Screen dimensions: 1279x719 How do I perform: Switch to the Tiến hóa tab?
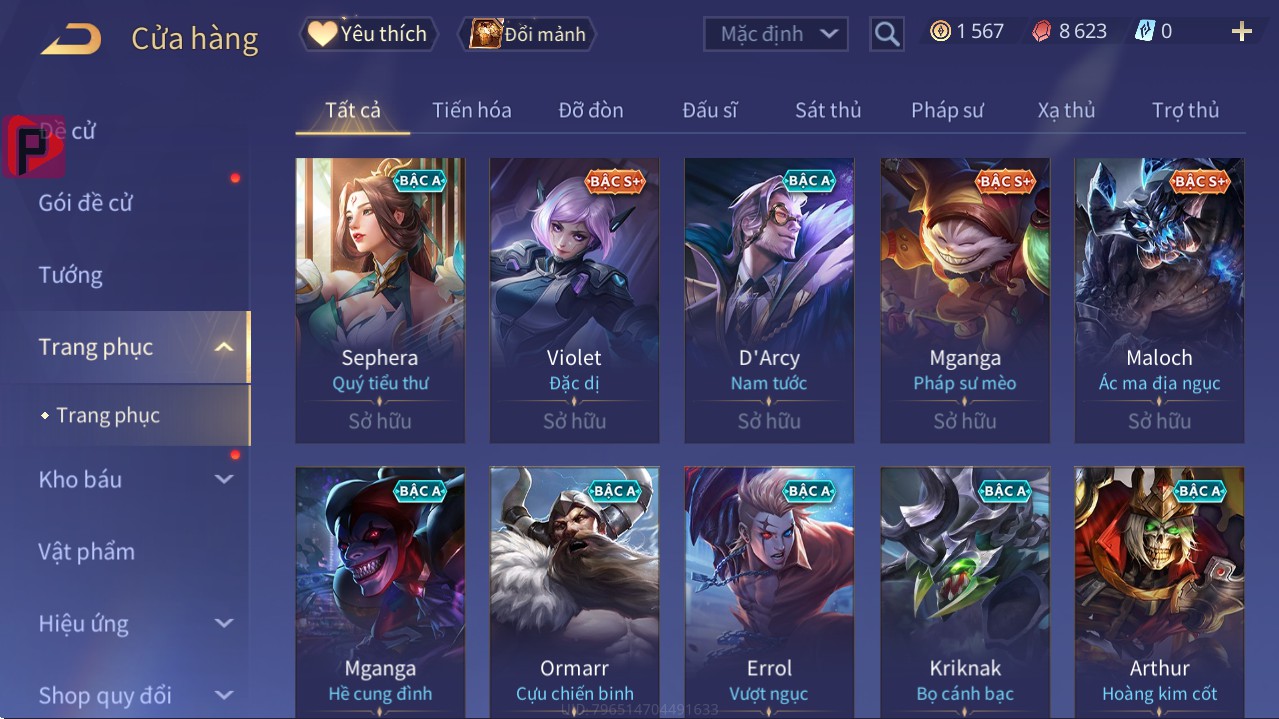471,110
